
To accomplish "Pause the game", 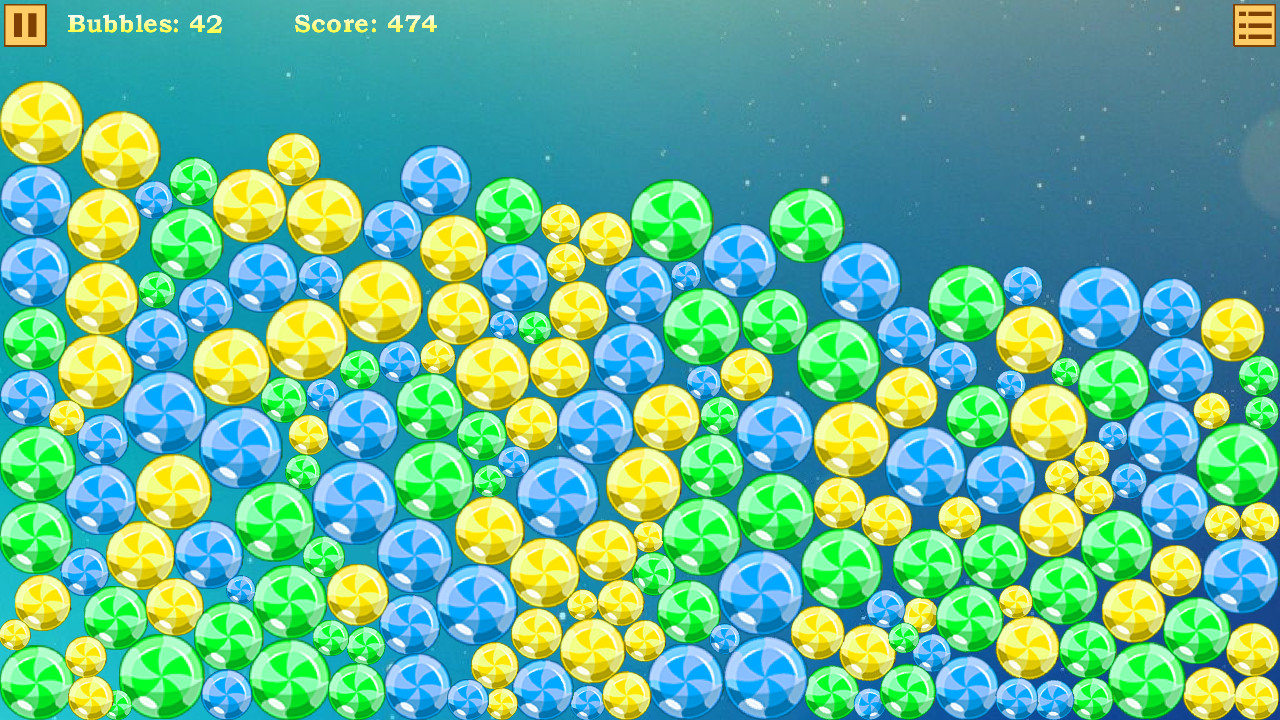I will pos(25,24).
